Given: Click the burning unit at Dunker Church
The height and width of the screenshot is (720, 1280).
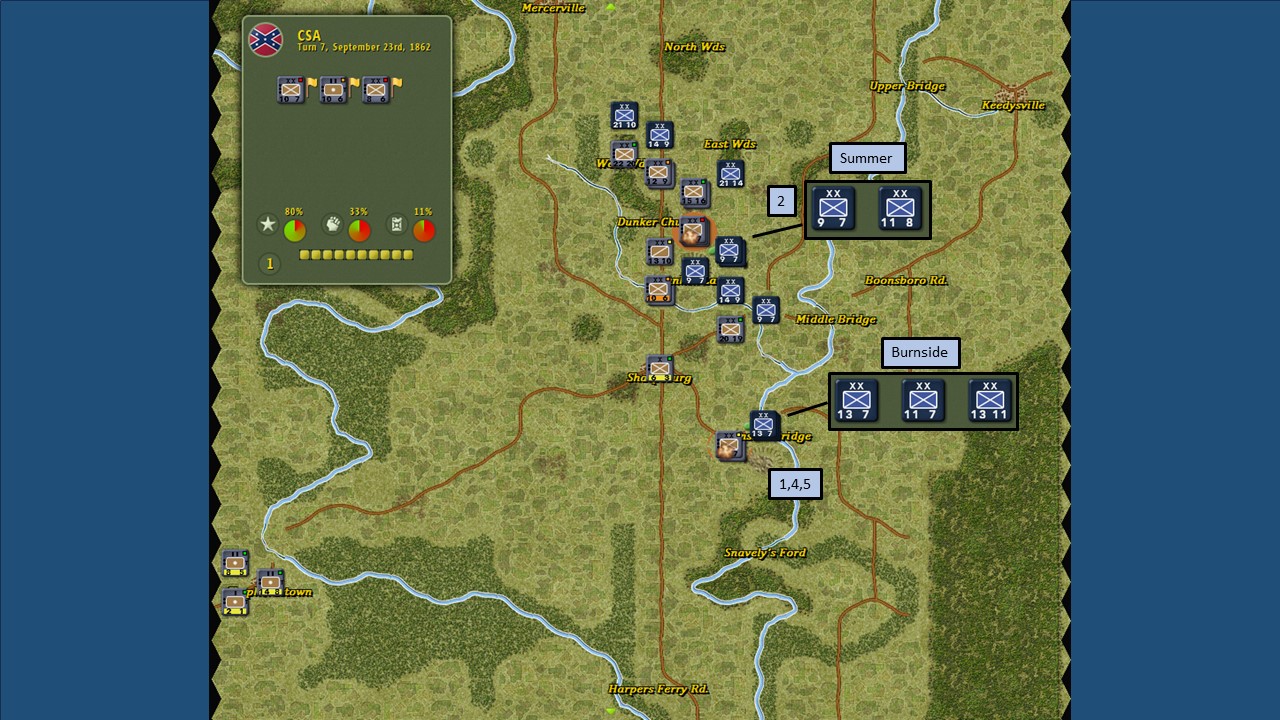Looking at the screenshot, I should (692, 231).
